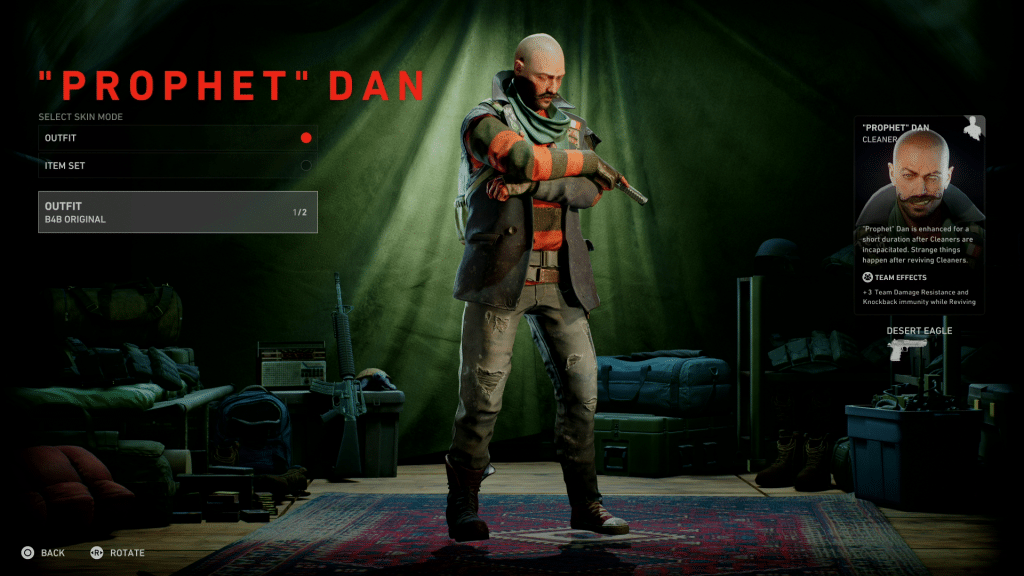The image size is (1024, 576).
Task: Choose the Item Set skin mode
Action: [177, 165]
